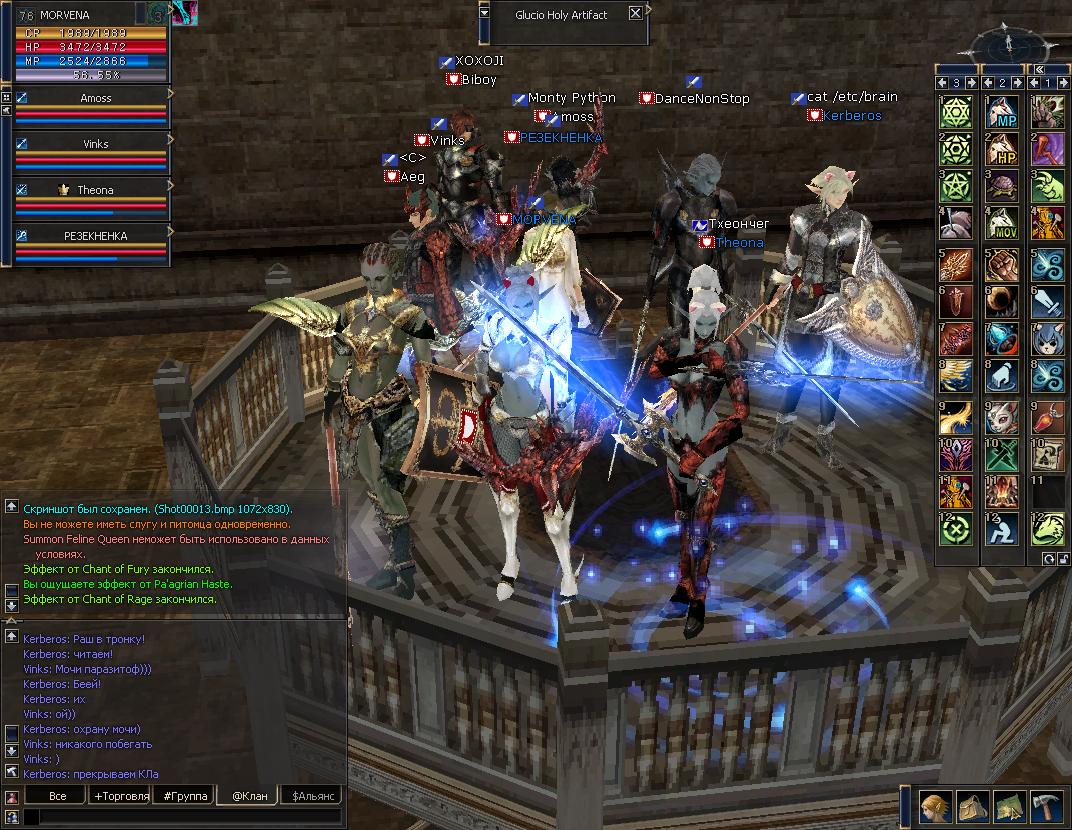Open the character status menu button
This screenshot has height=830, width=1072.
[x=935, y=805]
